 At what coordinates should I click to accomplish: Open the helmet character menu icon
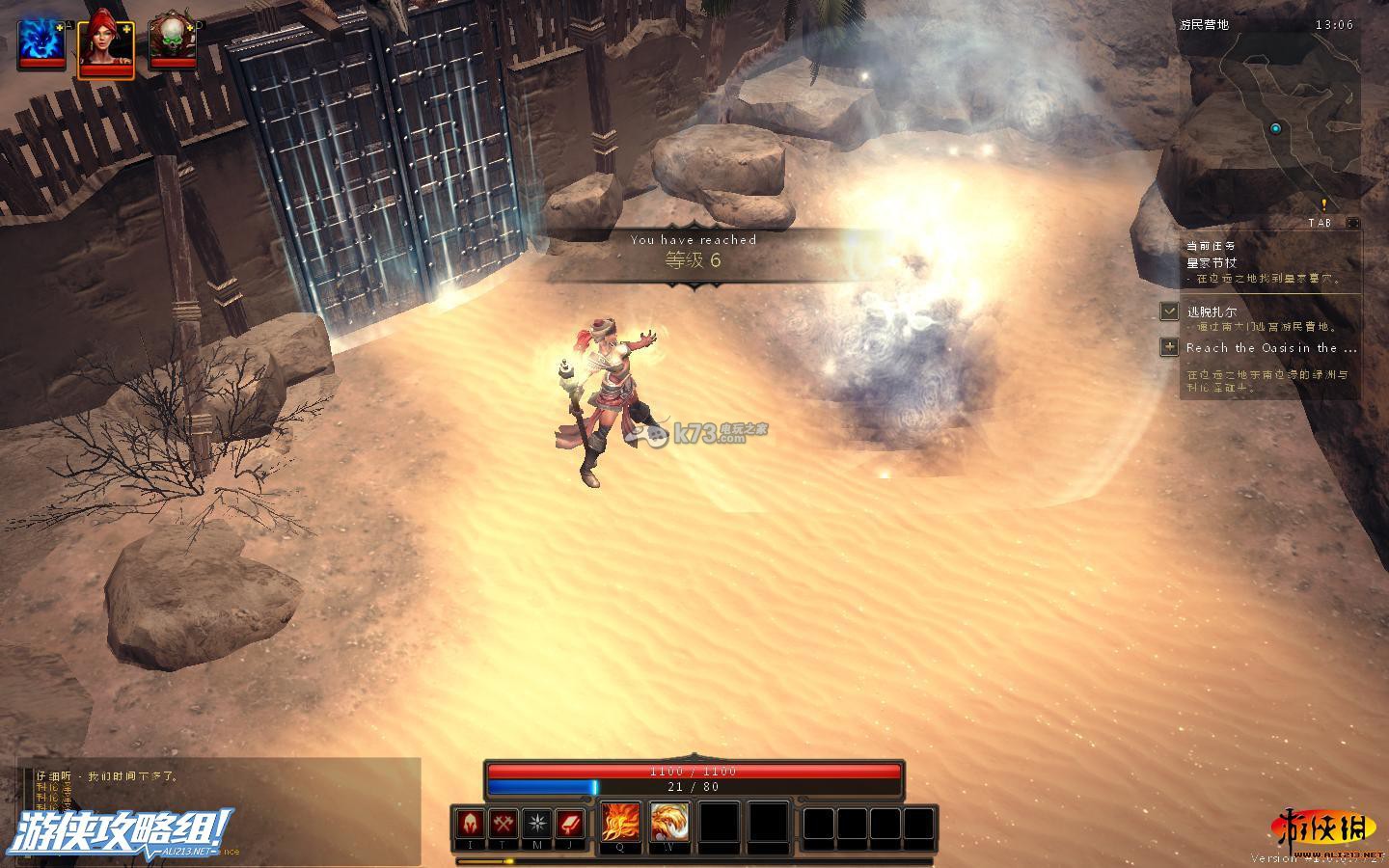[x=471, y=825]
